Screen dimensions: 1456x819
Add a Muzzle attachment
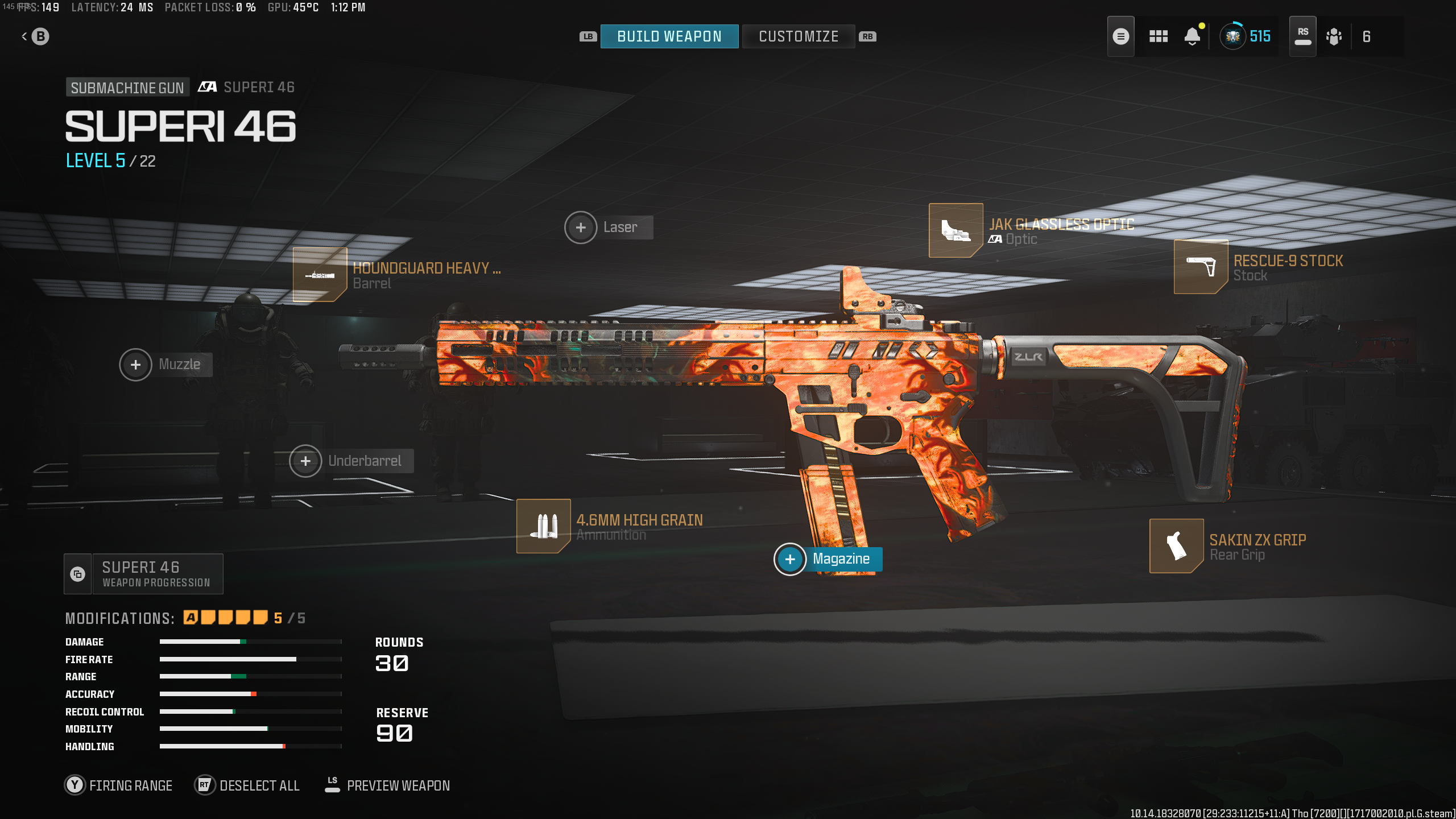click(x=135, y=365)
